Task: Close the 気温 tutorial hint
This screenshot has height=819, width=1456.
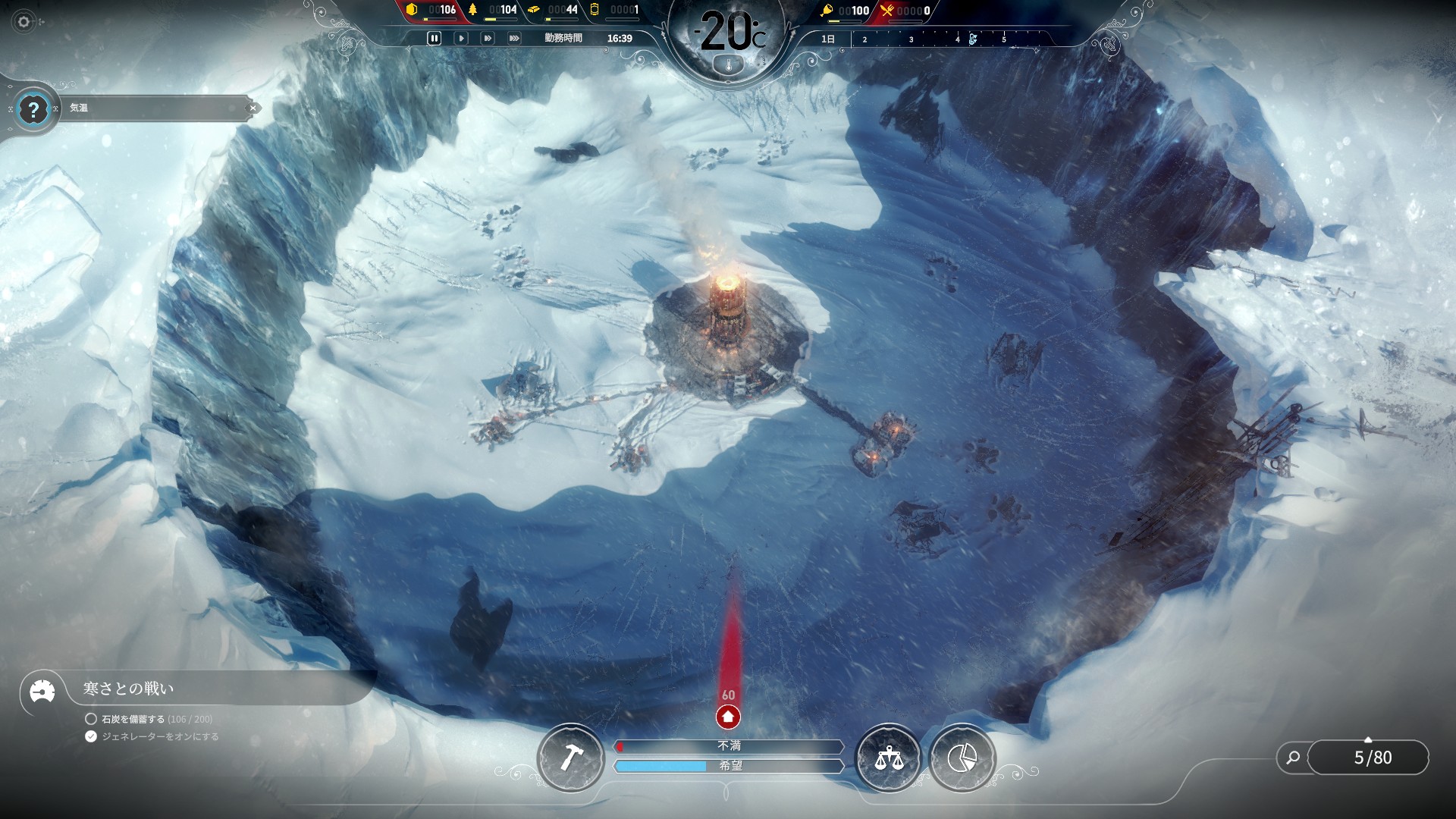Action: [x=253, y=108]
